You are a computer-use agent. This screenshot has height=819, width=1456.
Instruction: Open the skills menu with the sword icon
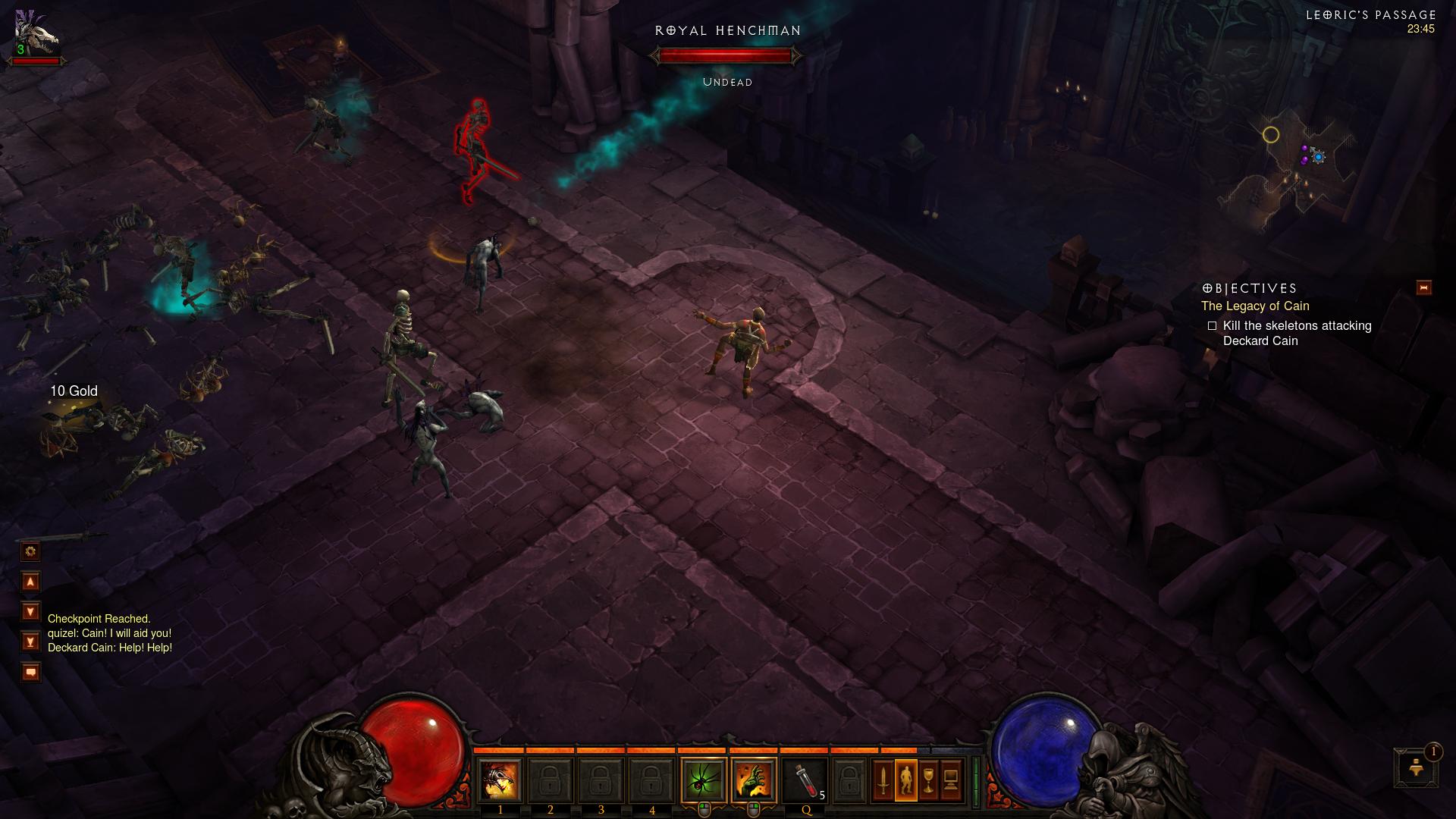point(883,780)
